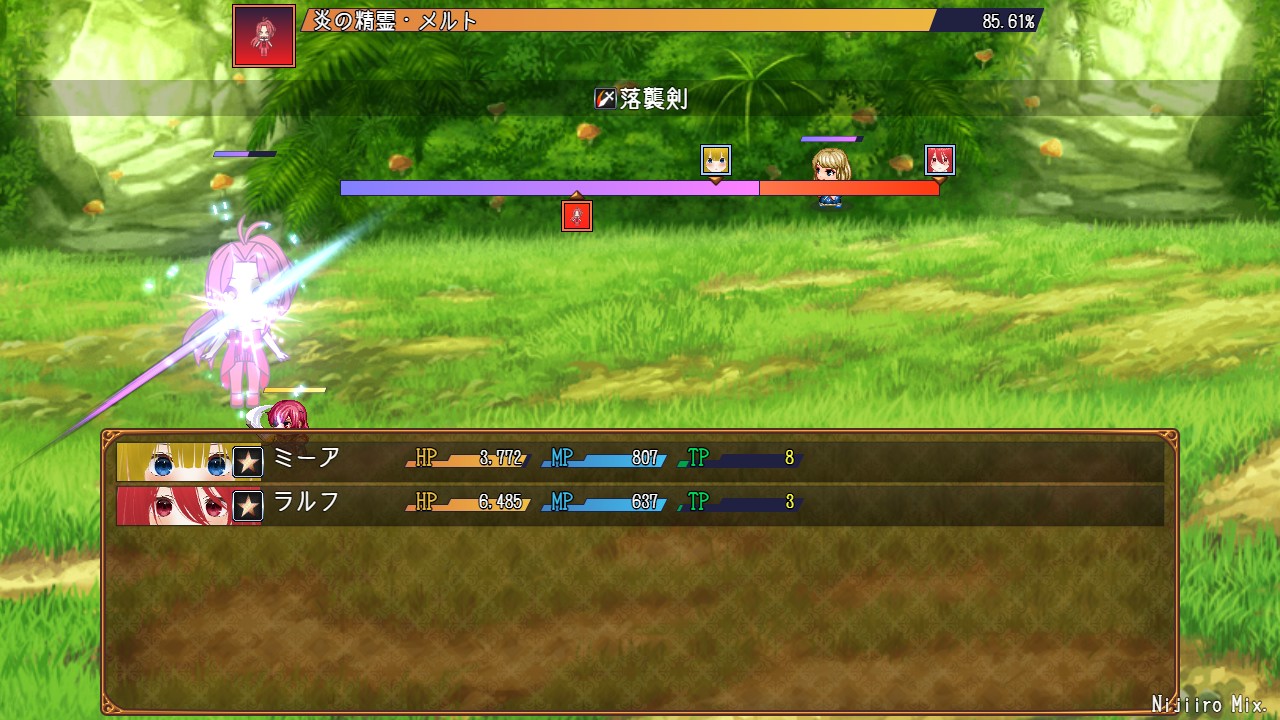Click the red-haired character's turn order marker
Viewport: 1280px width, 720px height.
click(x=939, y=160)
